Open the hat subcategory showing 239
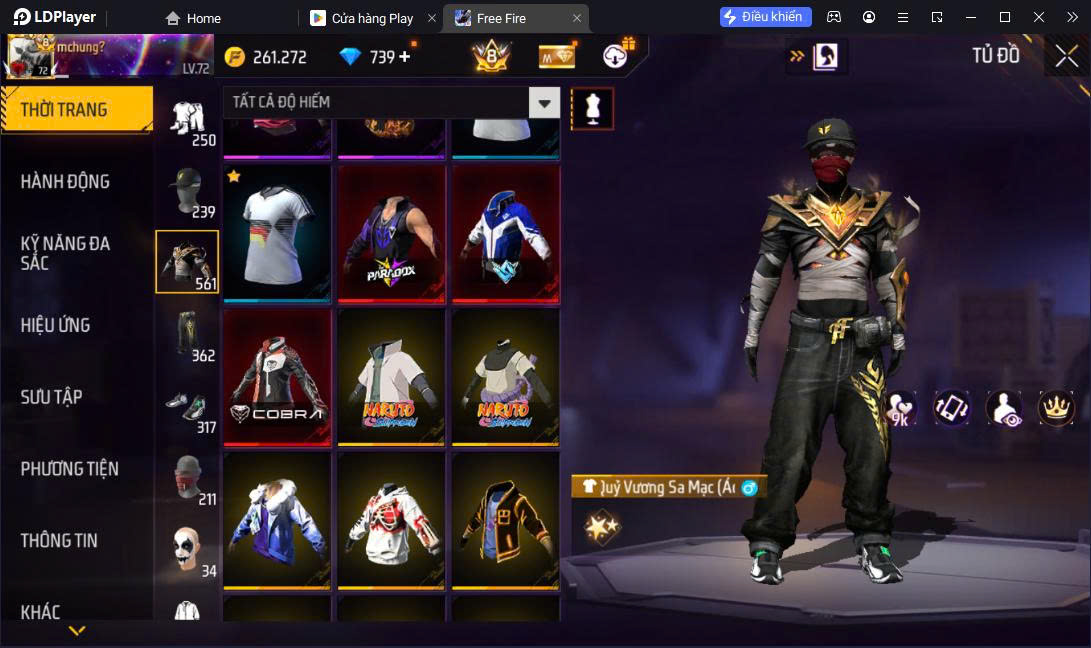Viewport: 1091px width, 648px height. point(187,190)
